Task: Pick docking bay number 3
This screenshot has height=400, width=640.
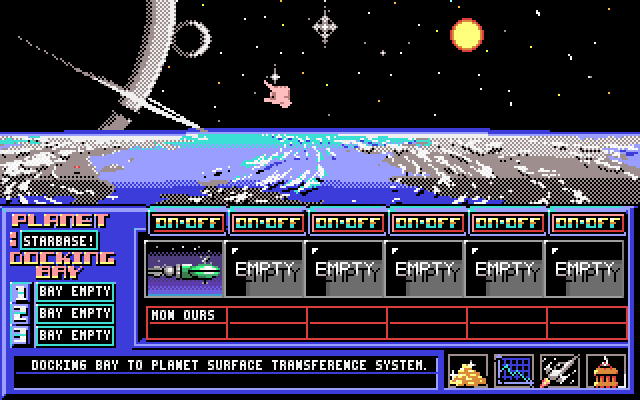Action: tap(75, 336)
